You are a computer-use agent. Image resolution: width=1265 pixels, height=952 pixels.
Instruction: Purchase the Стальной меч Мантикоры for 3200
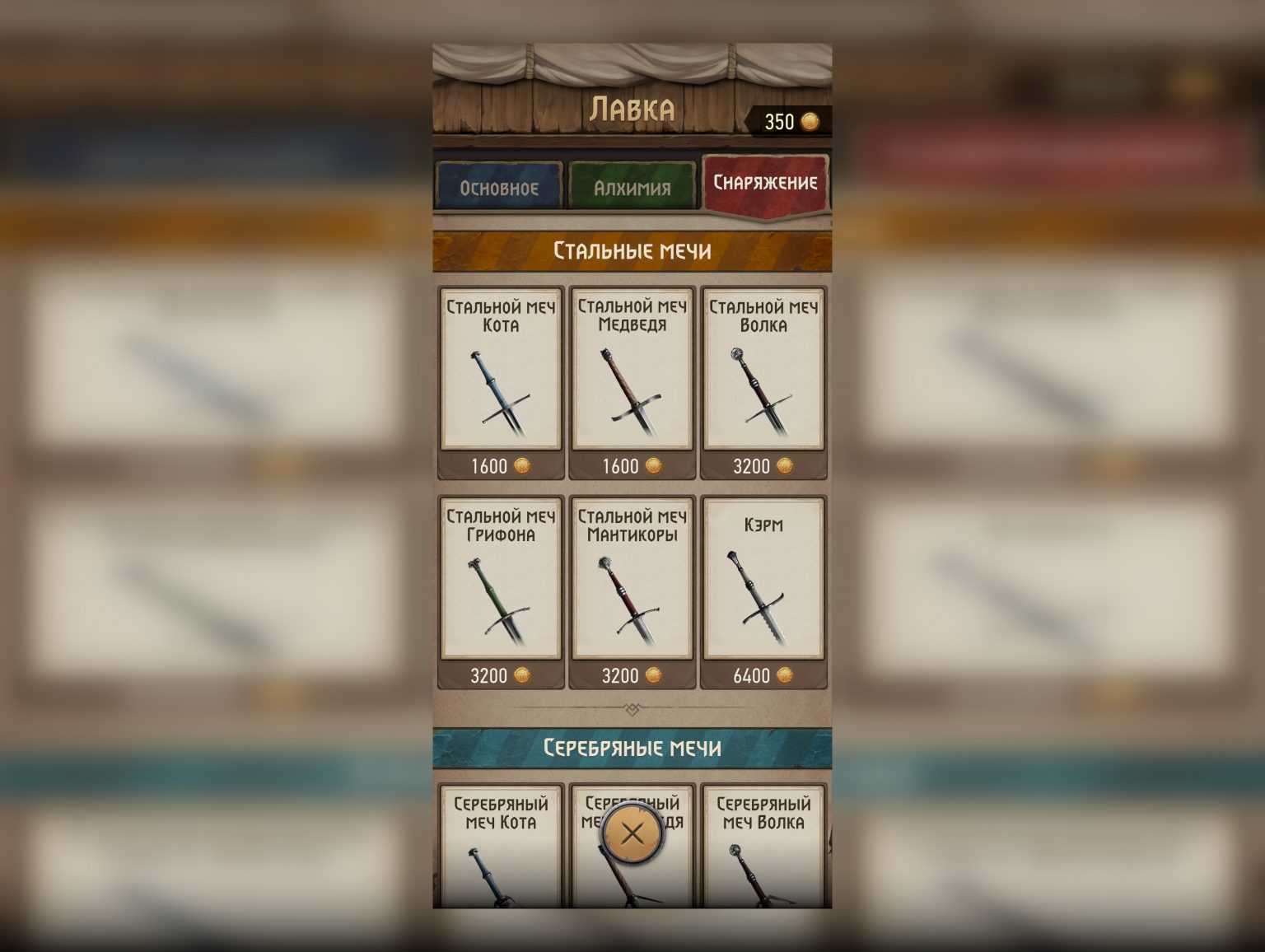(631, 676)
